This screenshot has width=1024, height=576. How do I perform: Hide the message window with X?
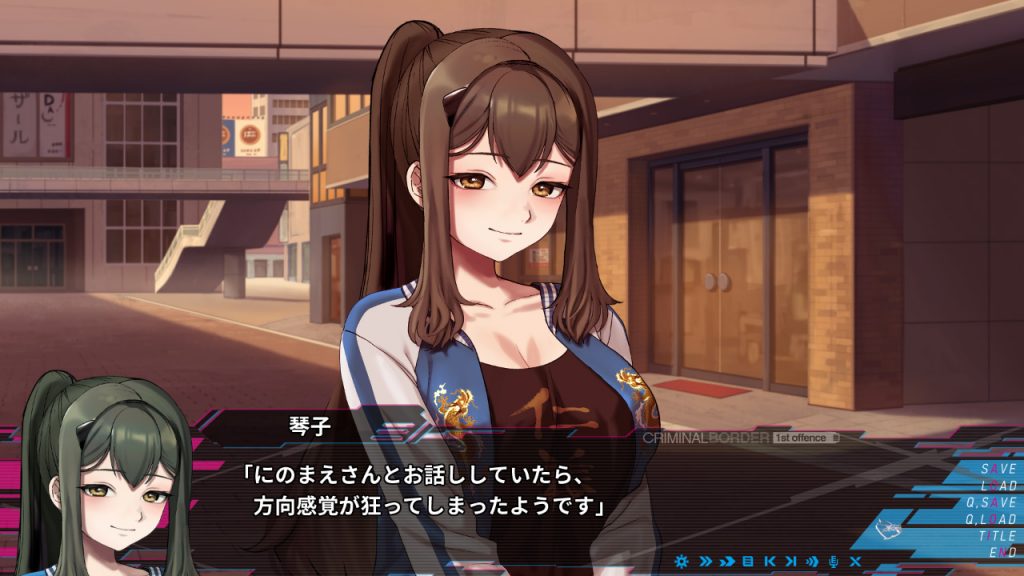[x=855, y=561]
